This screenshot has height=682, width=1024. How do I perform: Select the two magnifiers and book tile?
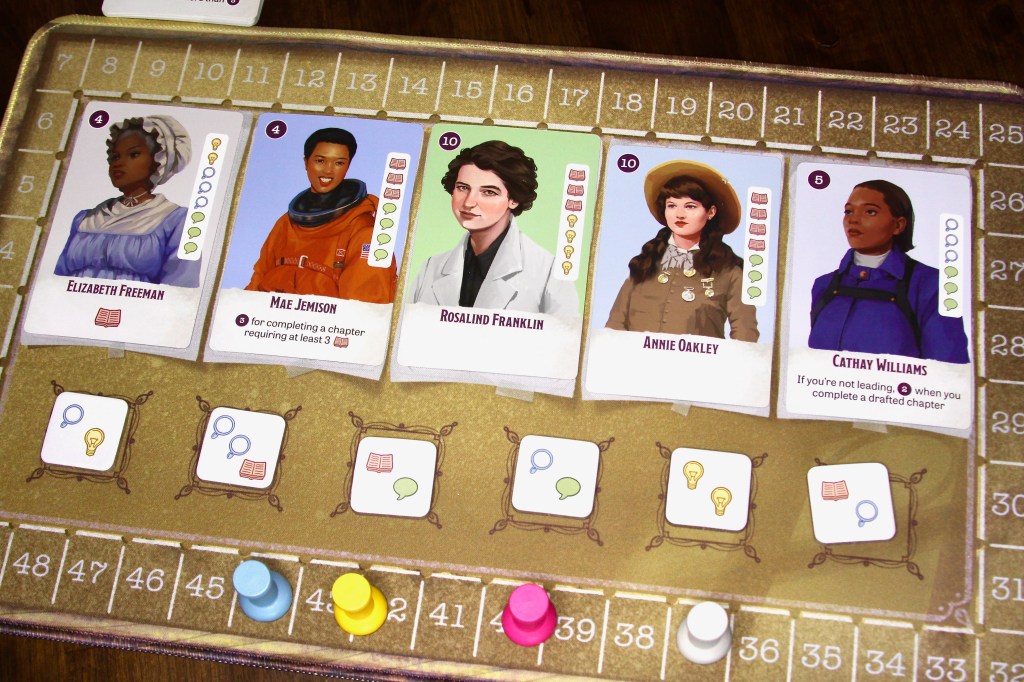pos(241,448)
